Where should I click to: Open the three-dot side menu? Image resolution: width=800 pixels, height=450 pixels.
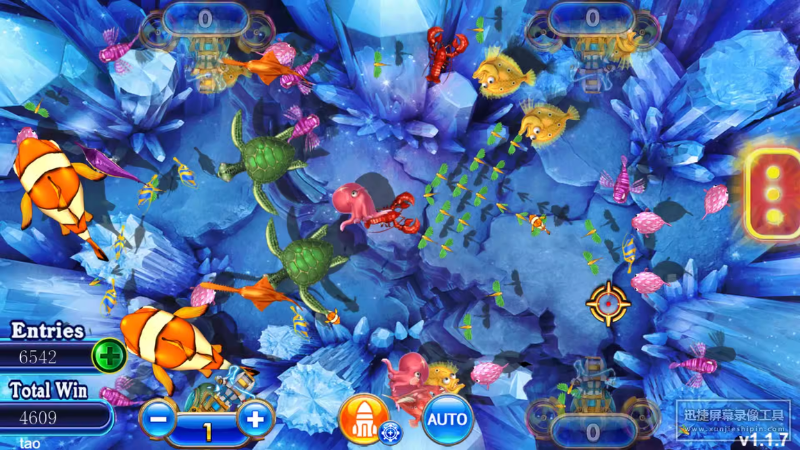773,192
